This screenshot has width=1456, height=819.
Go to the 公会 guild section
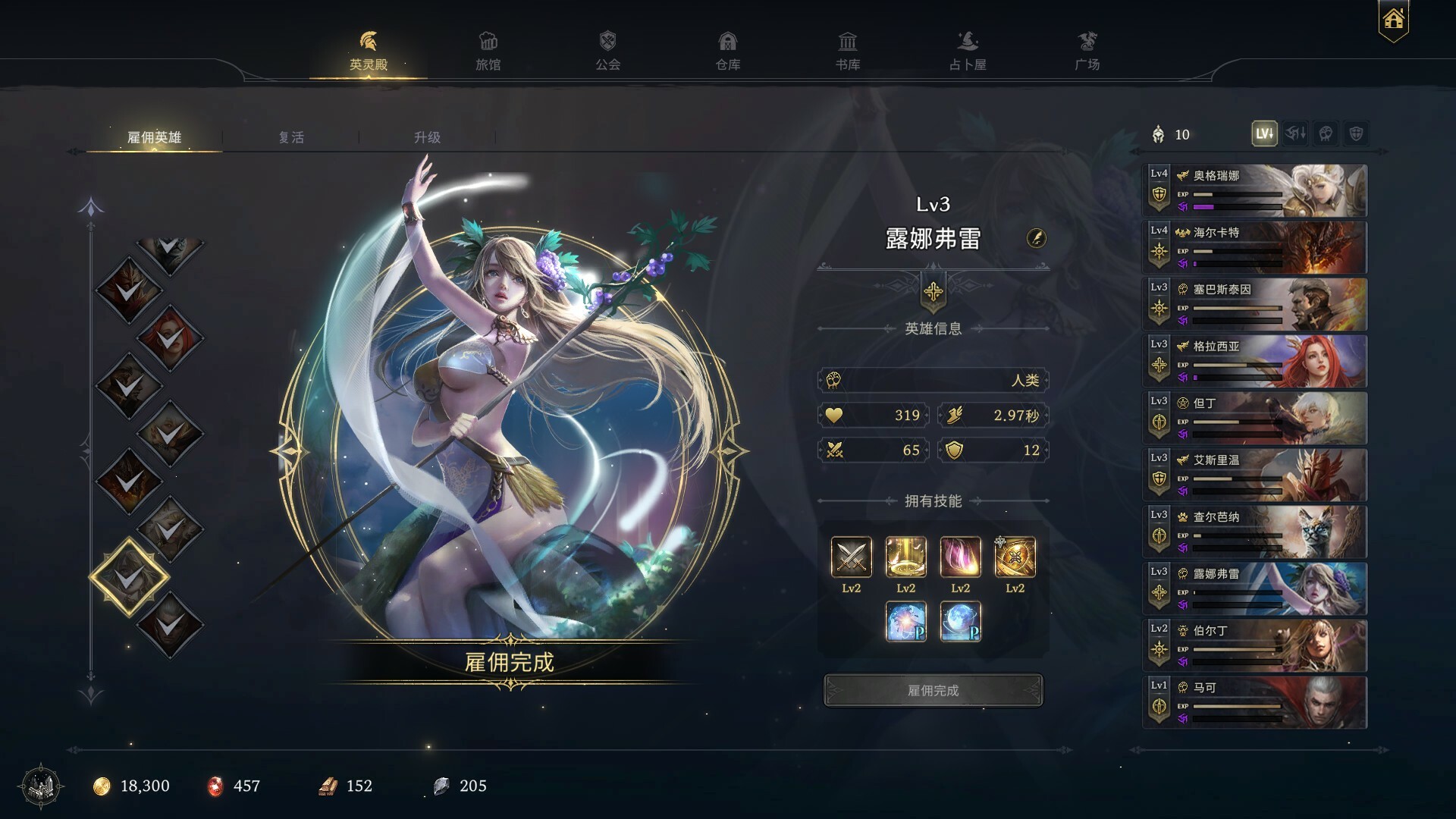pyautogui.click(x=607, y=52)
